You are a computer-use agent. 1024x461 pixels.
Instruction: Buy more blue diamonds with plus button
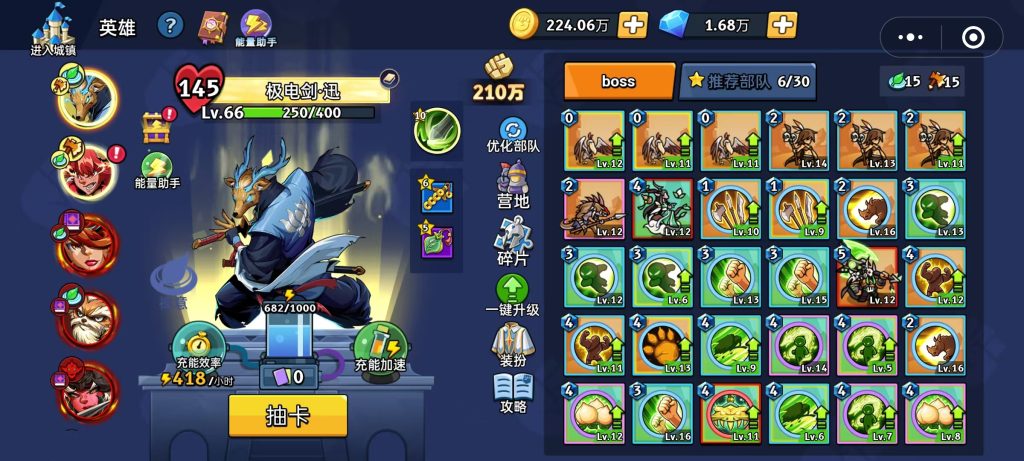click(781, 25)
